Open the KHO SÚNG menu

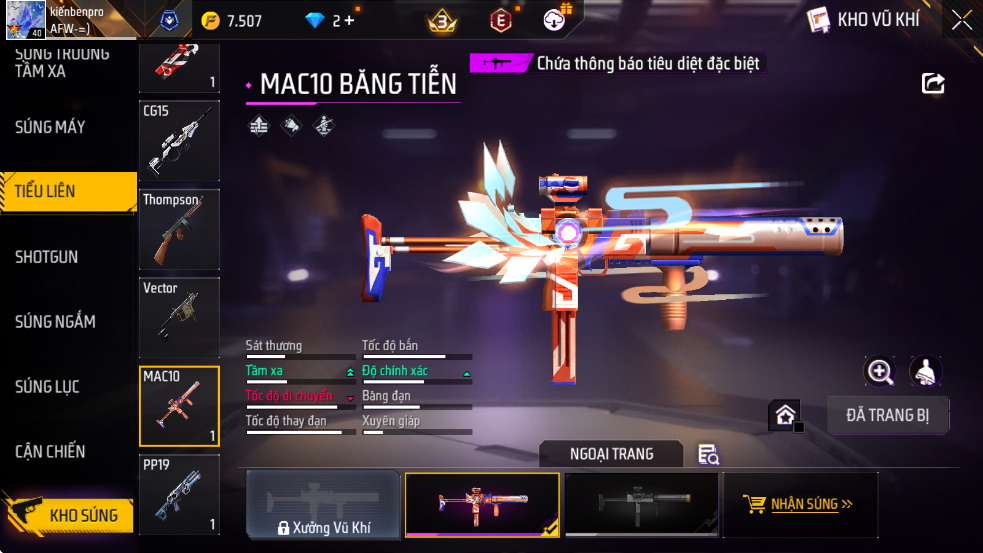point(68,515)
